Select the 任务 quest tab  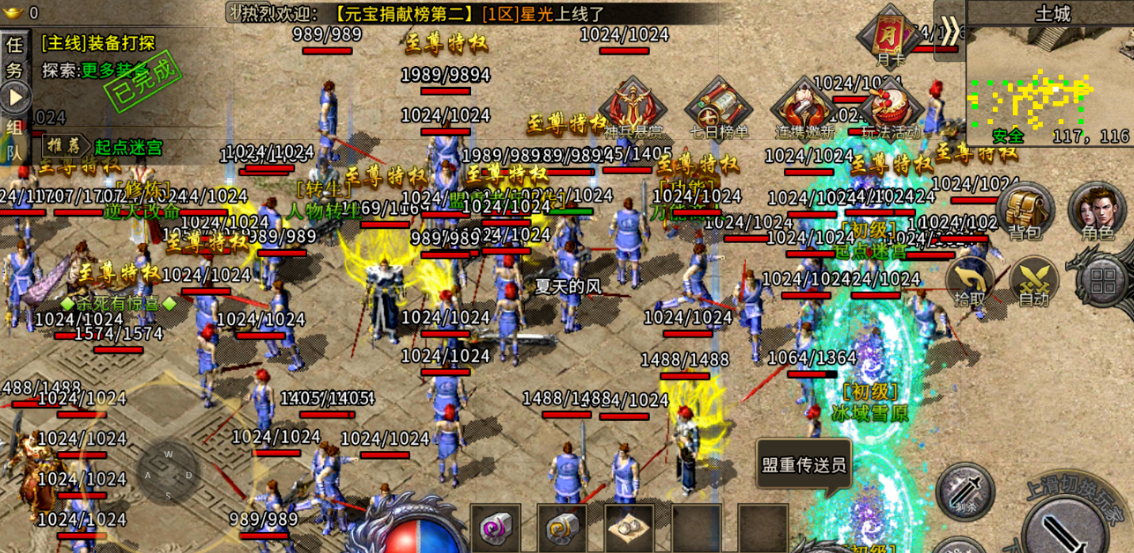(15, 58)
